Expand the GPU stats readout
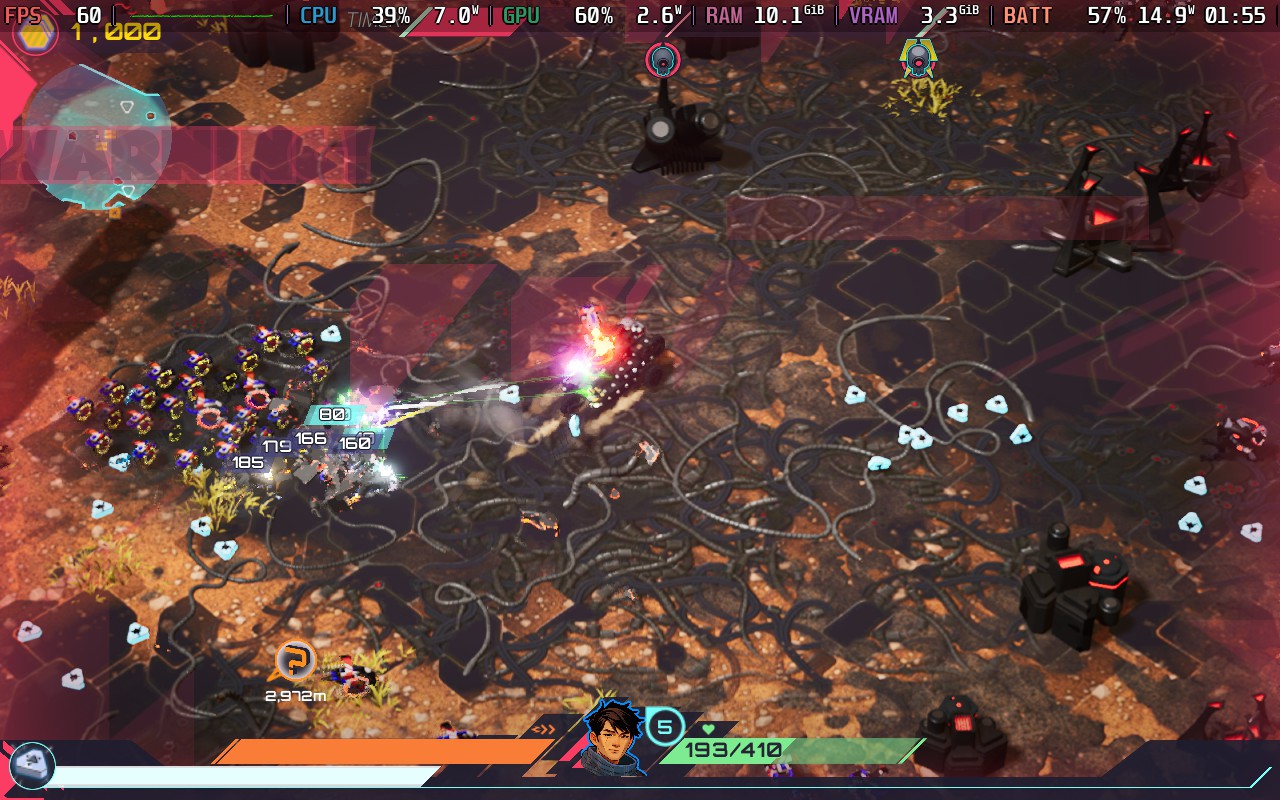1280x800 pixels. coord(520,15)
